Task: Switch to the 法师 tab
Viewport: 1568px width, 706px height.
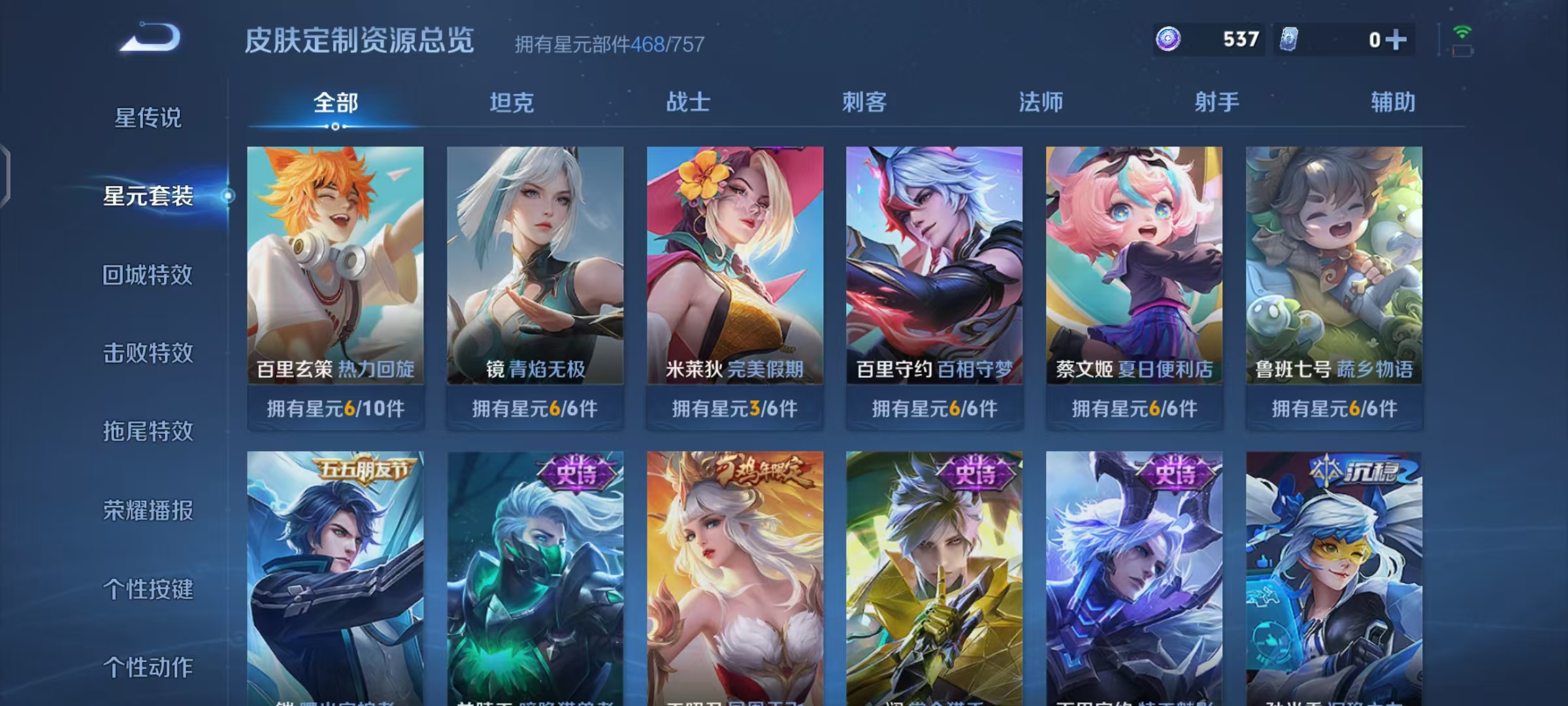Action: pos(1042,103)
